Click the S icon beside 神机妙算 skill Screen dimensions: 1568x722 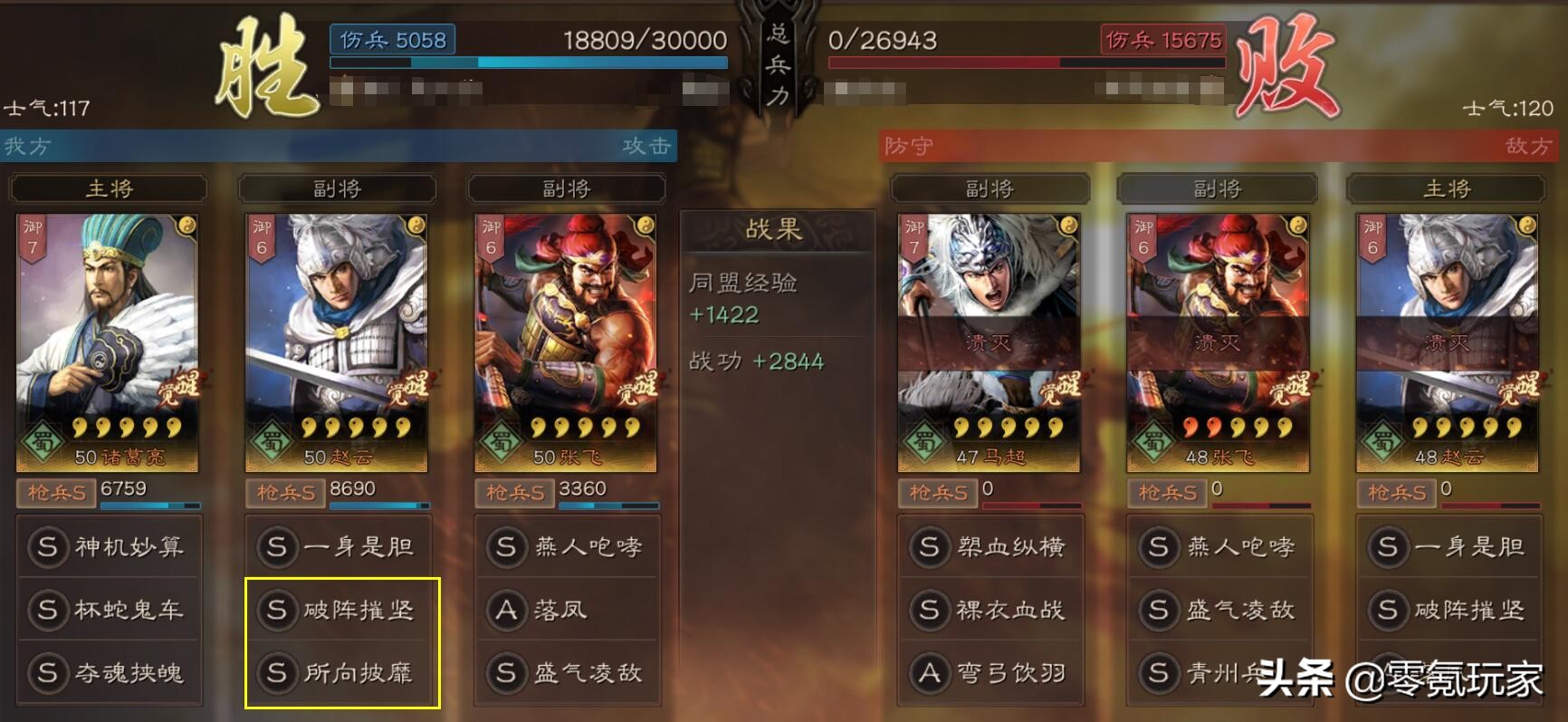[47, 547]
